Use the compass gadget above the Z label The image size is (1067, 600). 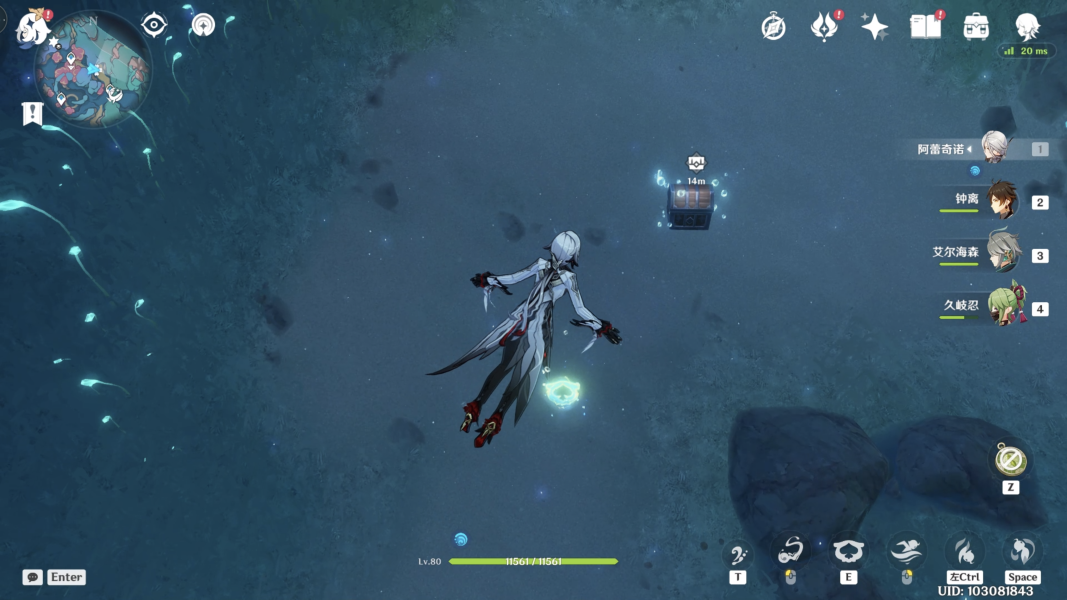point(1010,460)
